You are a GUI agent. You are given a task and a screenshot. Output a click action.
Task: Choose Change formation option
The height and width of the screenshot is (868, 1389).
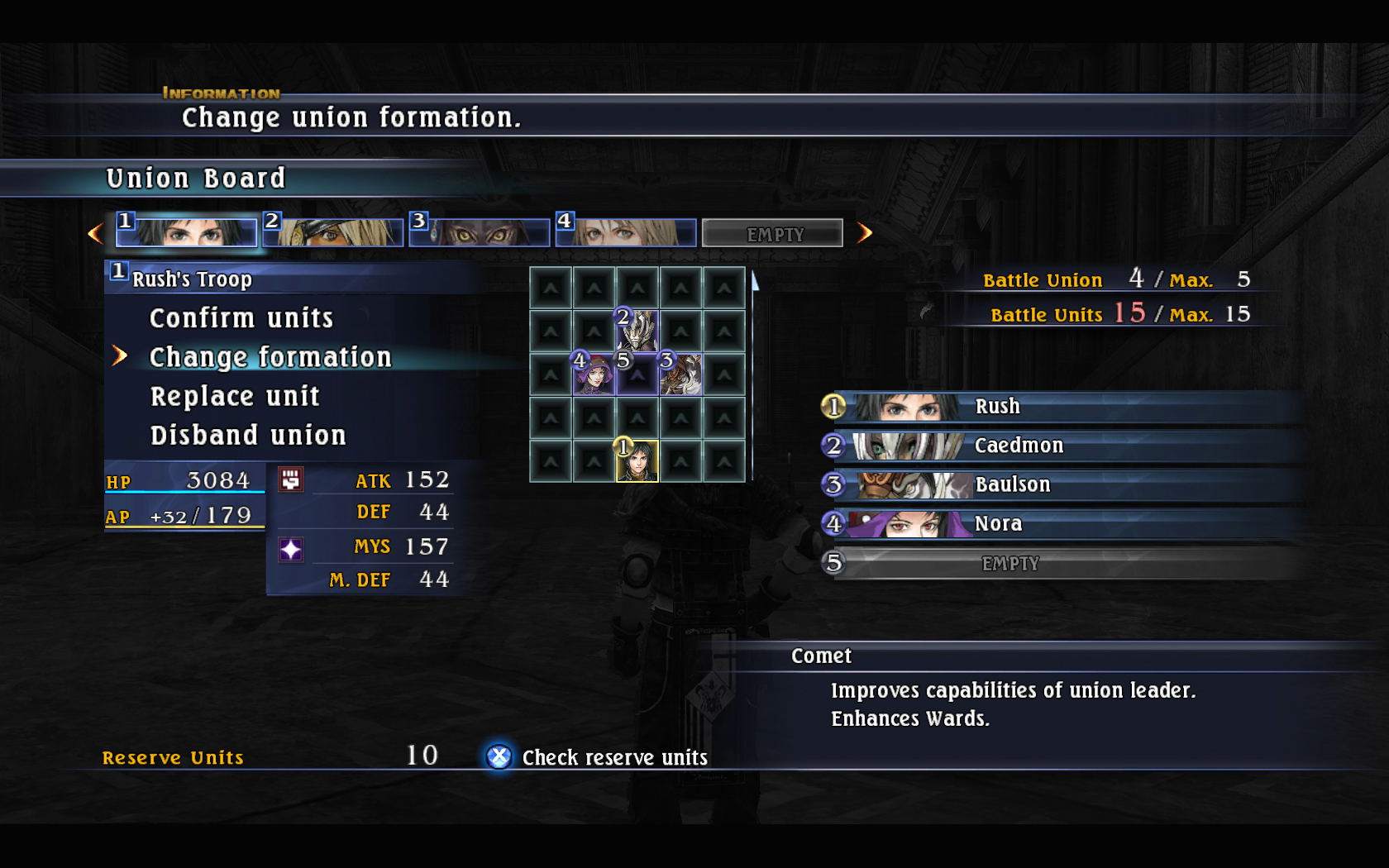point(270,357)
